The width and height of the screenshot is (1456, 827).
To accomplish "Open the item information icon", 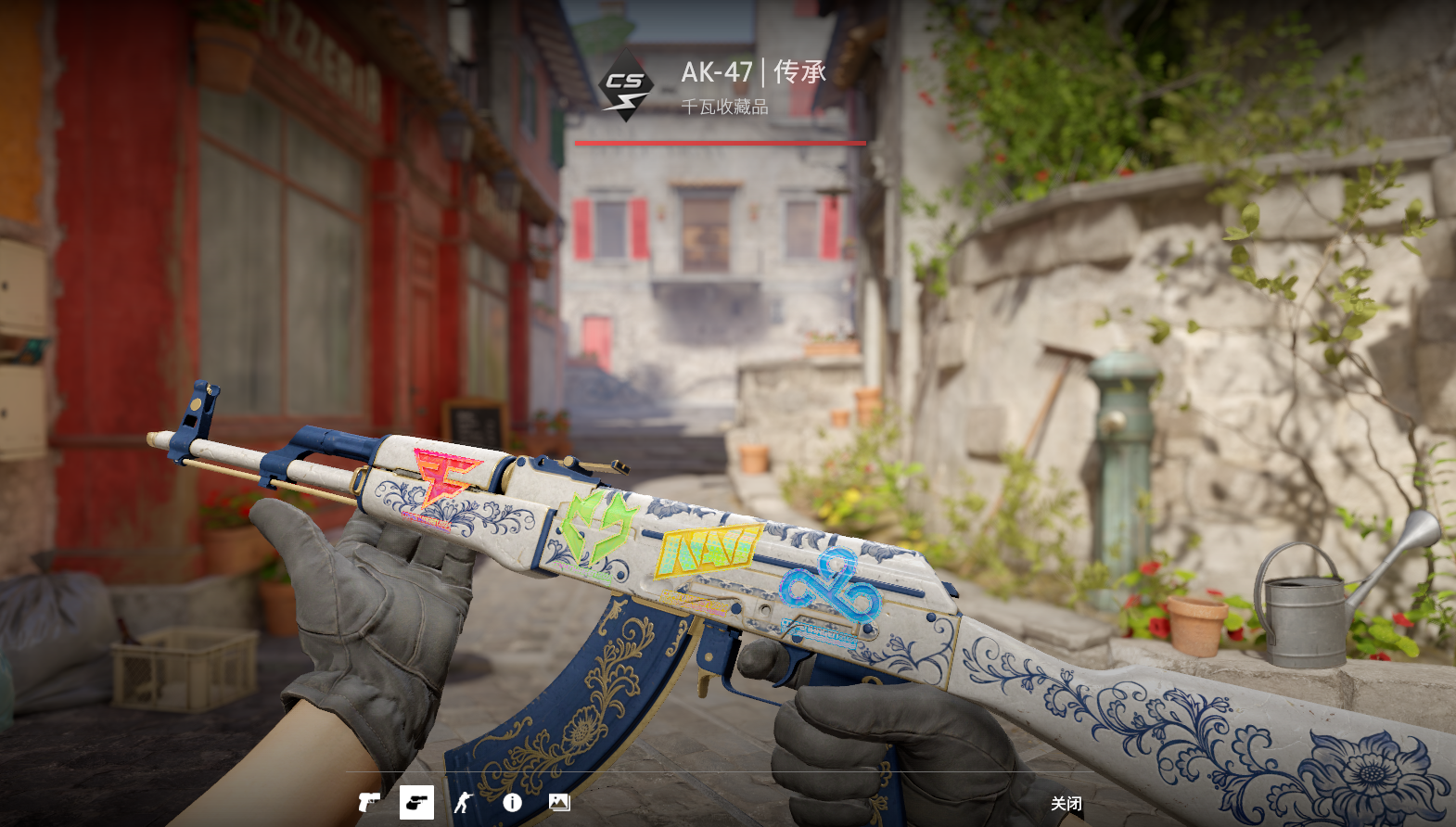I will 512,803.
